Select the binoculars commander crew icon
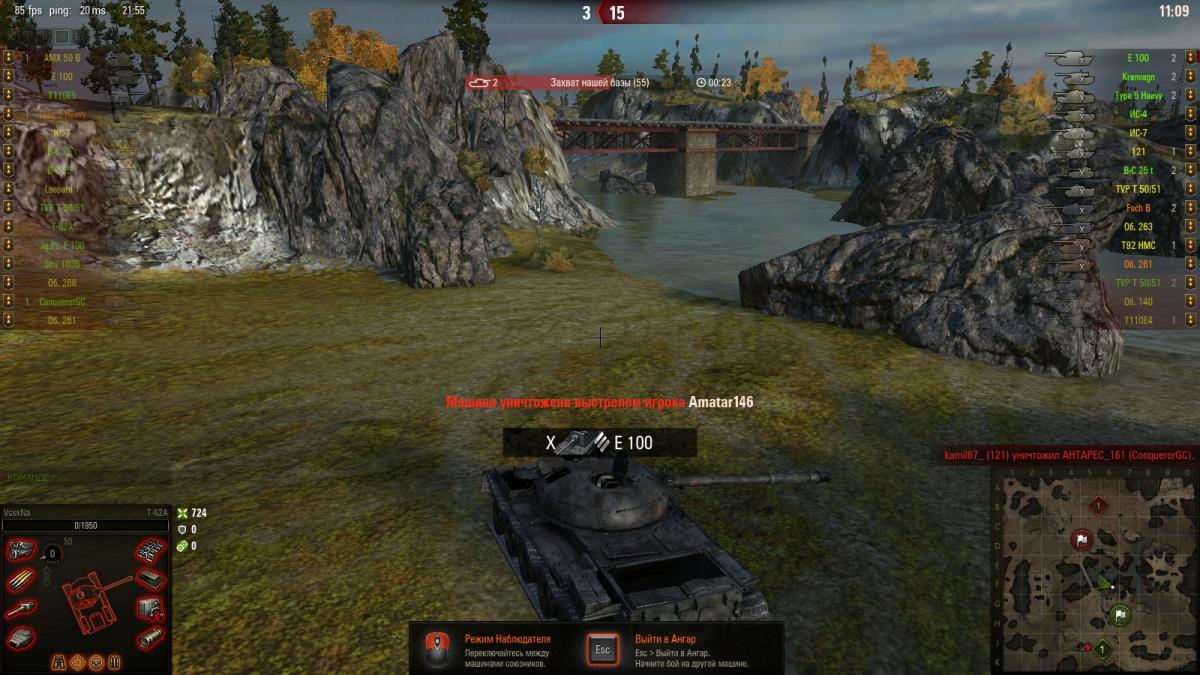 (x=59, y=661)
